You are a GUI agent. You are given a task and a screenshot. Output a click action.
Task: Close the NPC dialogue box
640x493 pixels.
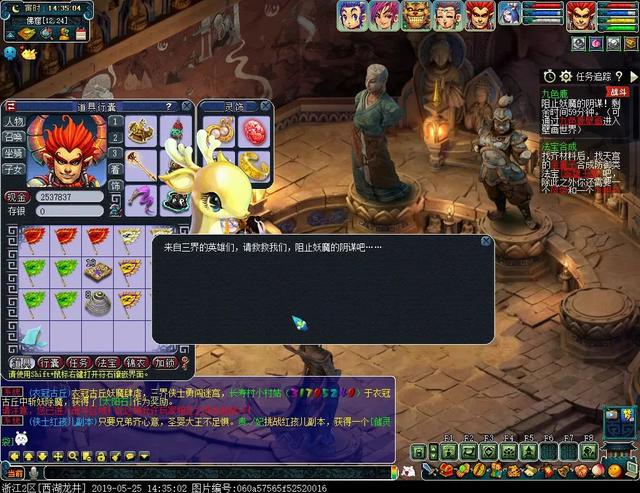click(486, 242)
